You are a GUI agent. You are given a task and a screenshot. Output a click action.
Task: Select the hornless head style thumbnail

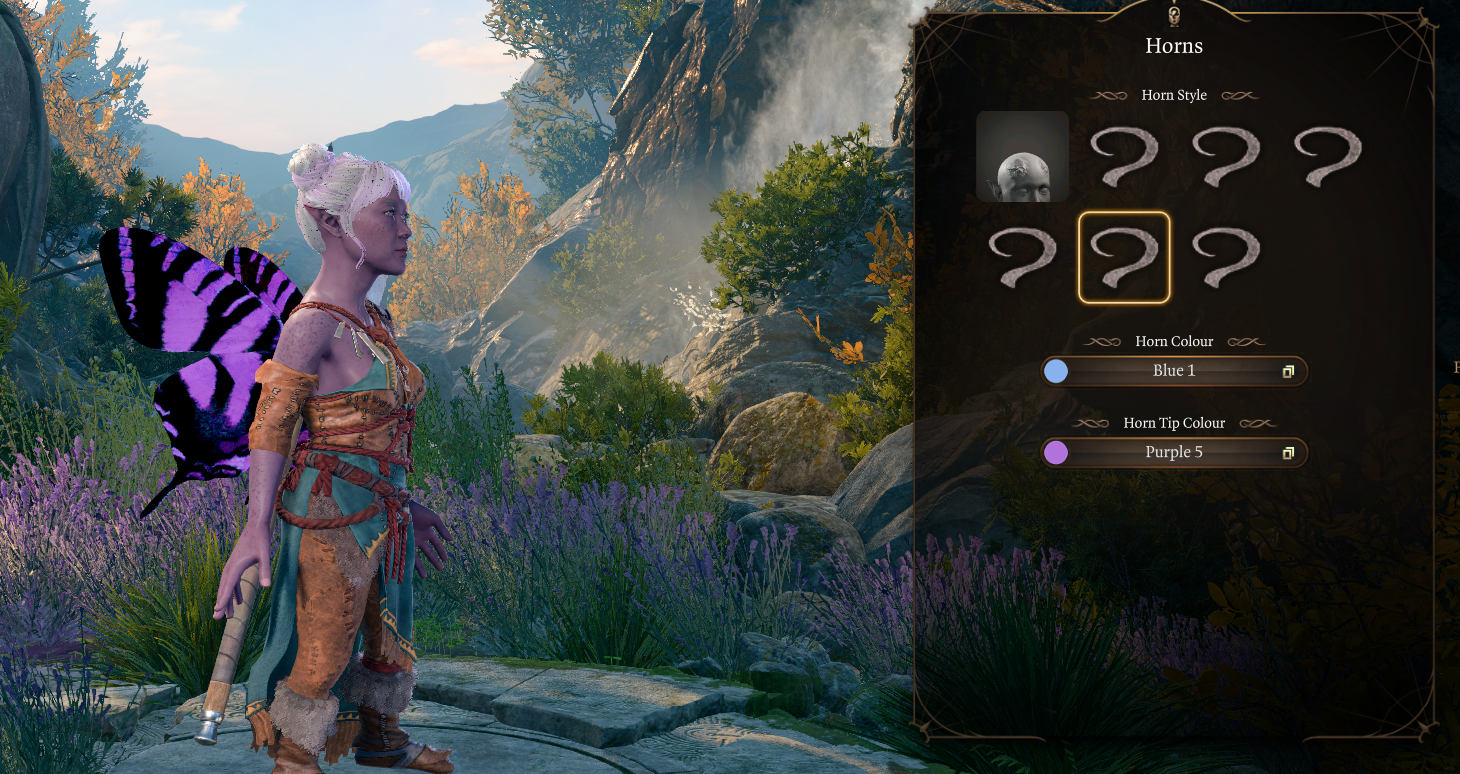click(x=1022, y=156)
